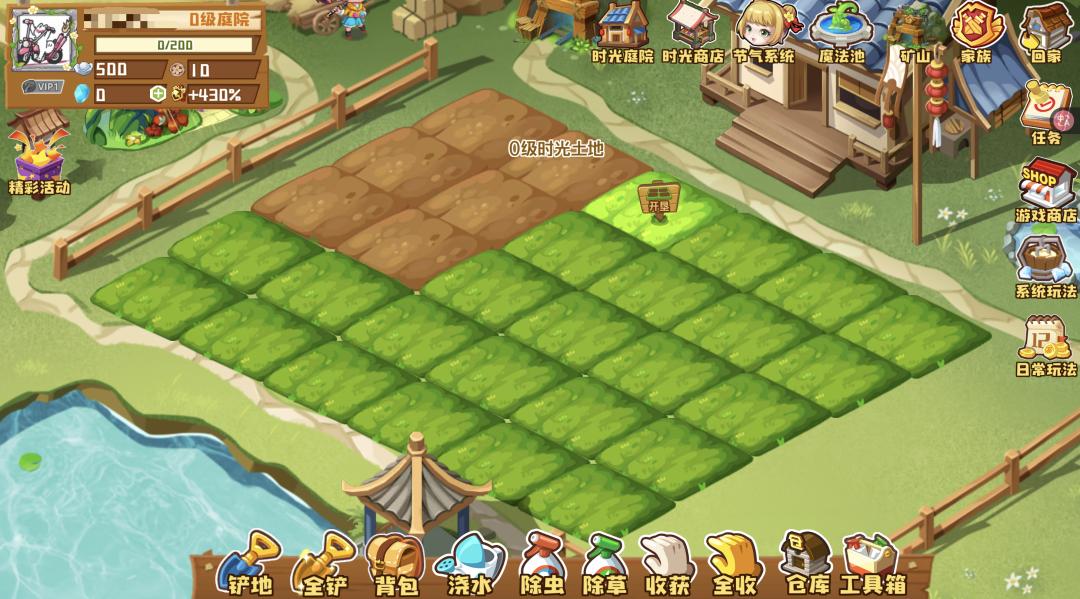
Task: Select the 铲地 shovel tool
Action: pos(247,564)
